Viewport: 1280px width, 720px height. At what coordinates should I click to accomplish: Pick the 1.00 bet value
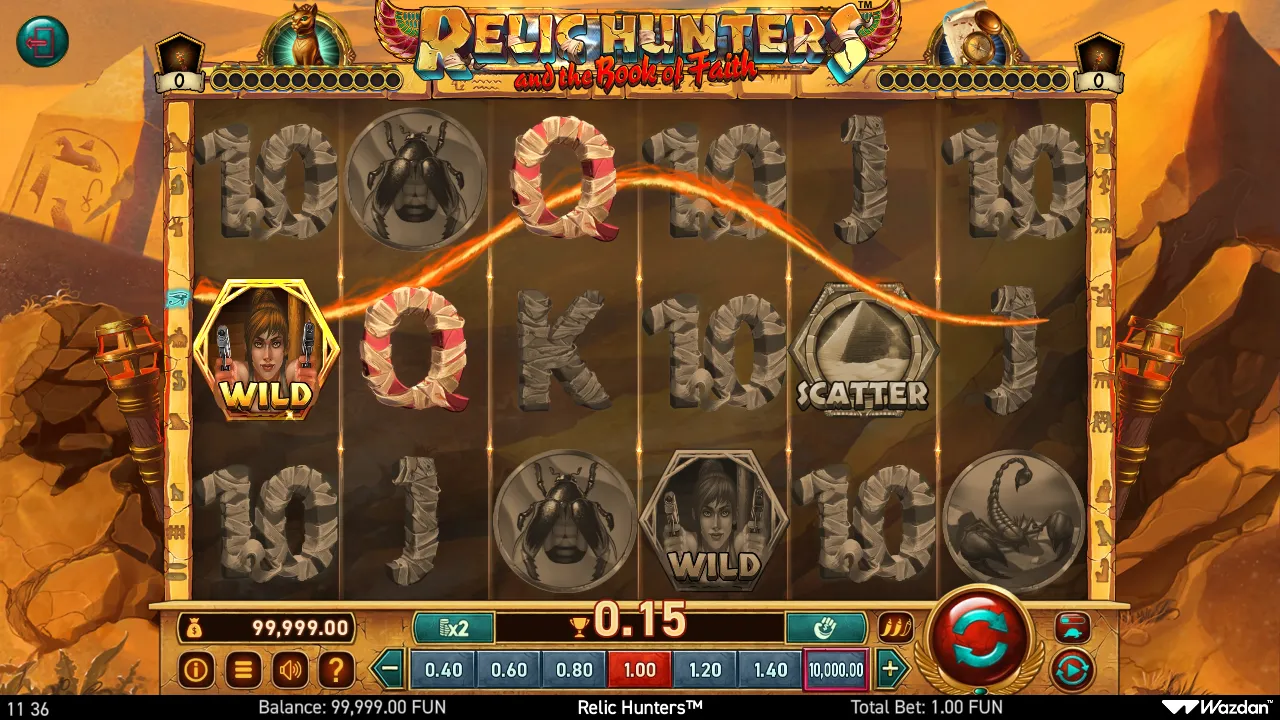(x=640, y=670)
